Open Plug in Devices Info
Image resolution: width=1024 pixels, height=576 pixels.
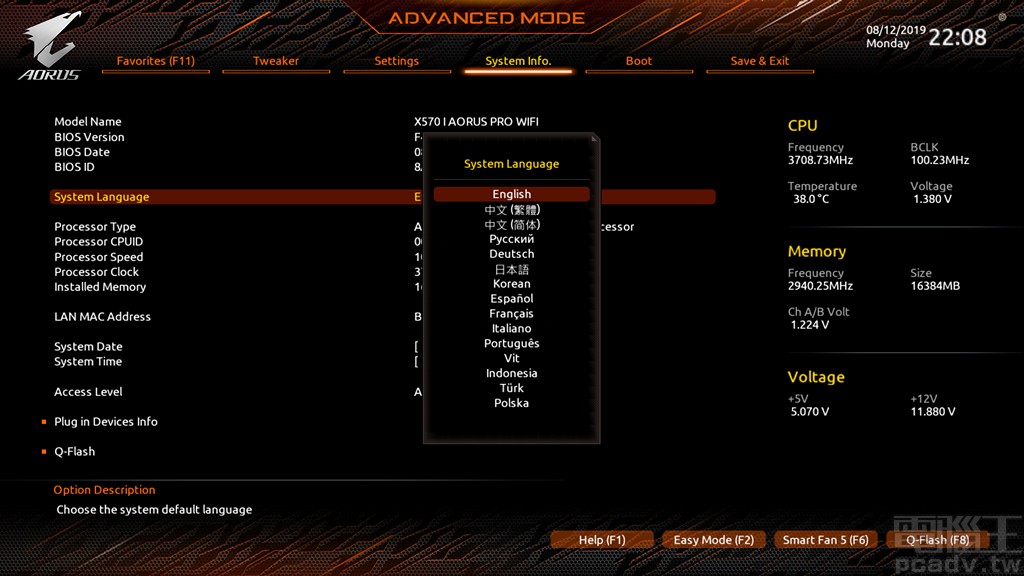click(x=105, y=422)
